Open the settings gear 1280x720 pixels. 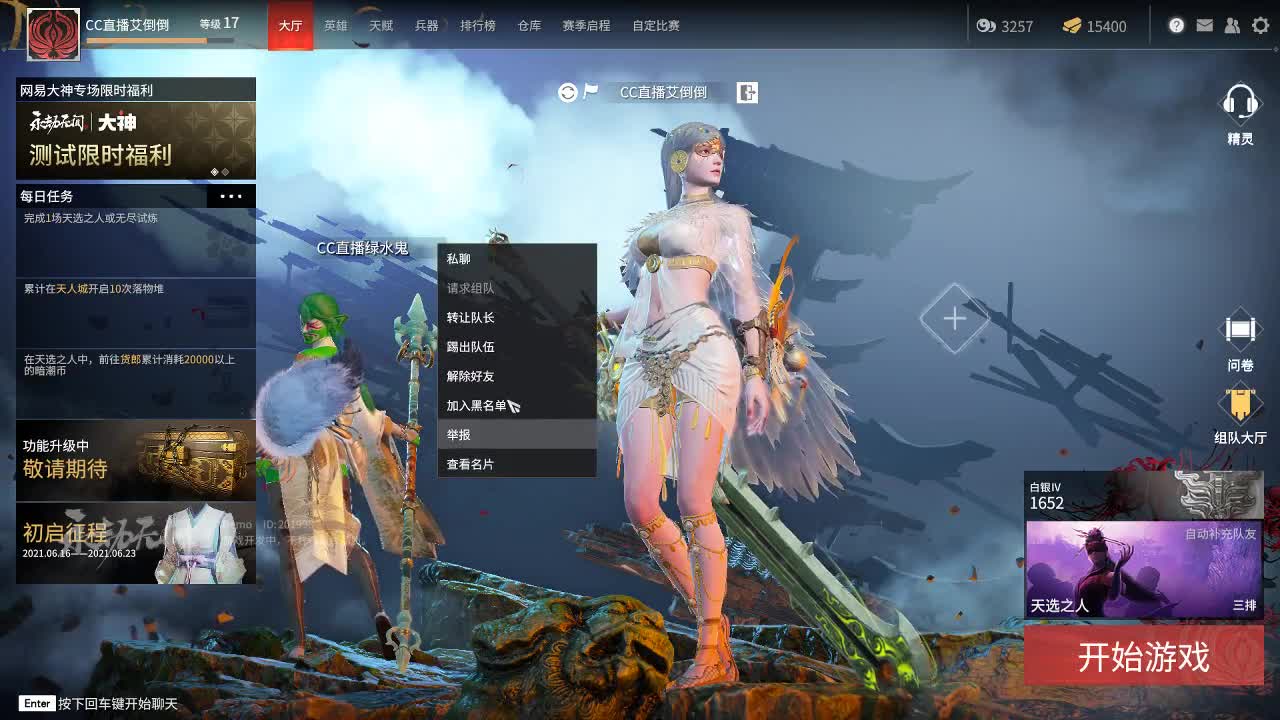tap(1260, 26)
